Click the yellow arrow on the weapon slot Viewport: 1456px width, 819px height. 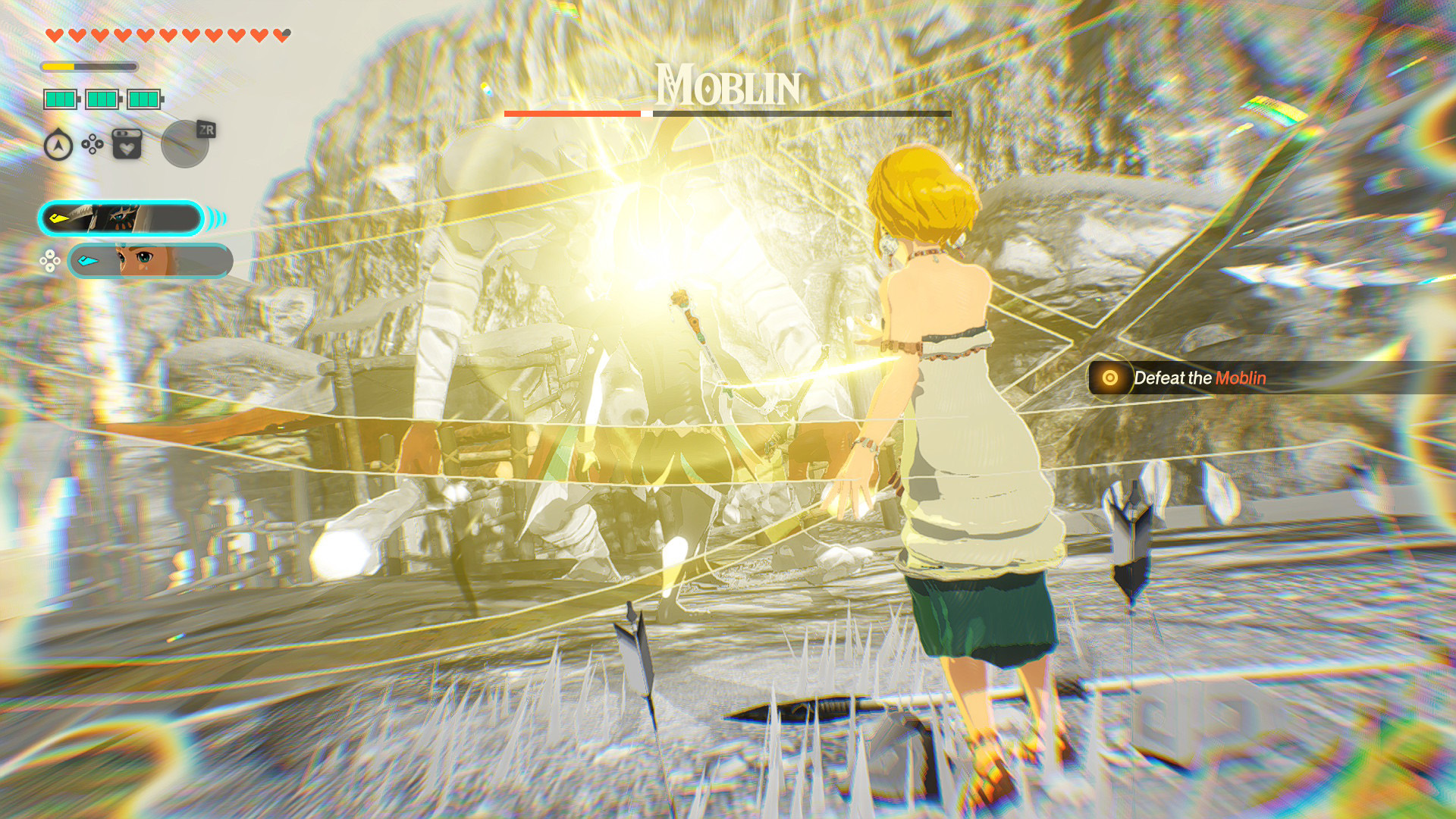pos(59,217)
